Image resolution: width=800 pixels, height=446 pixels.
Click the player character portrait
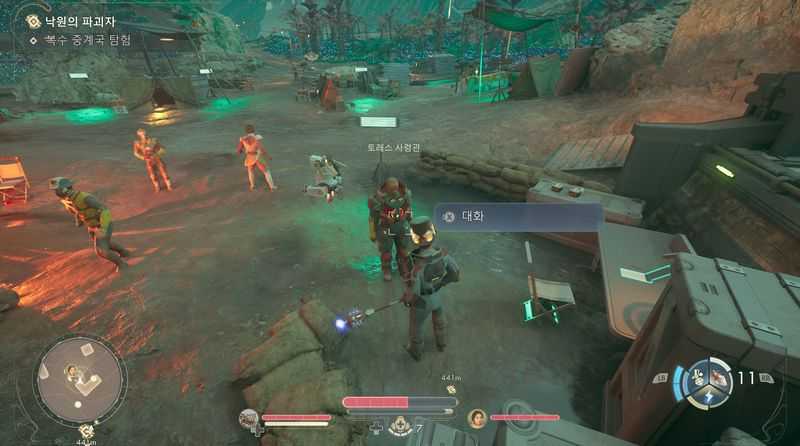coord(249,417)
